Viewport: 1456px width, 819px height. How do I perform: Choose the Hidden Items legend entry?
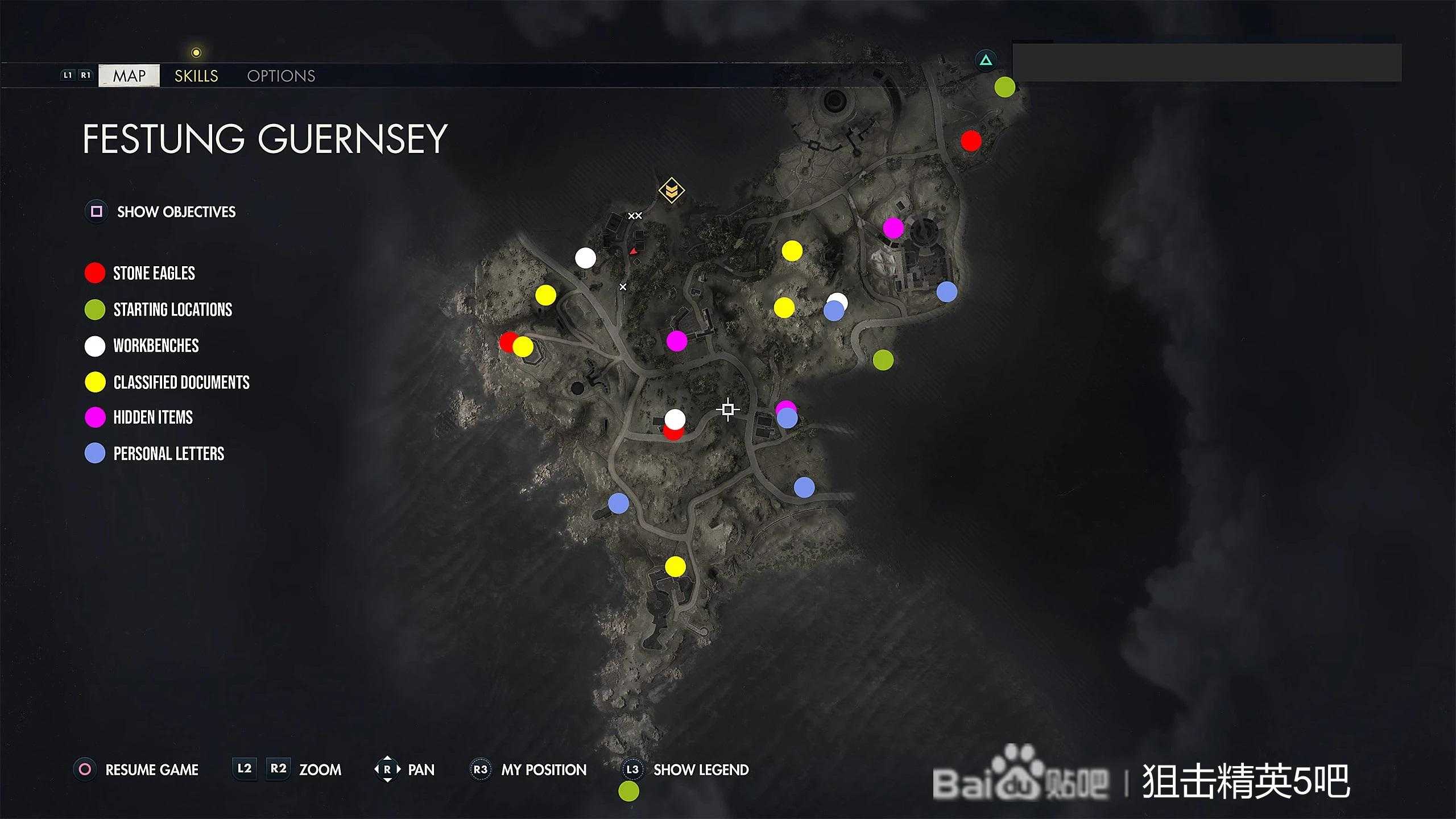[x=152, y=417]
